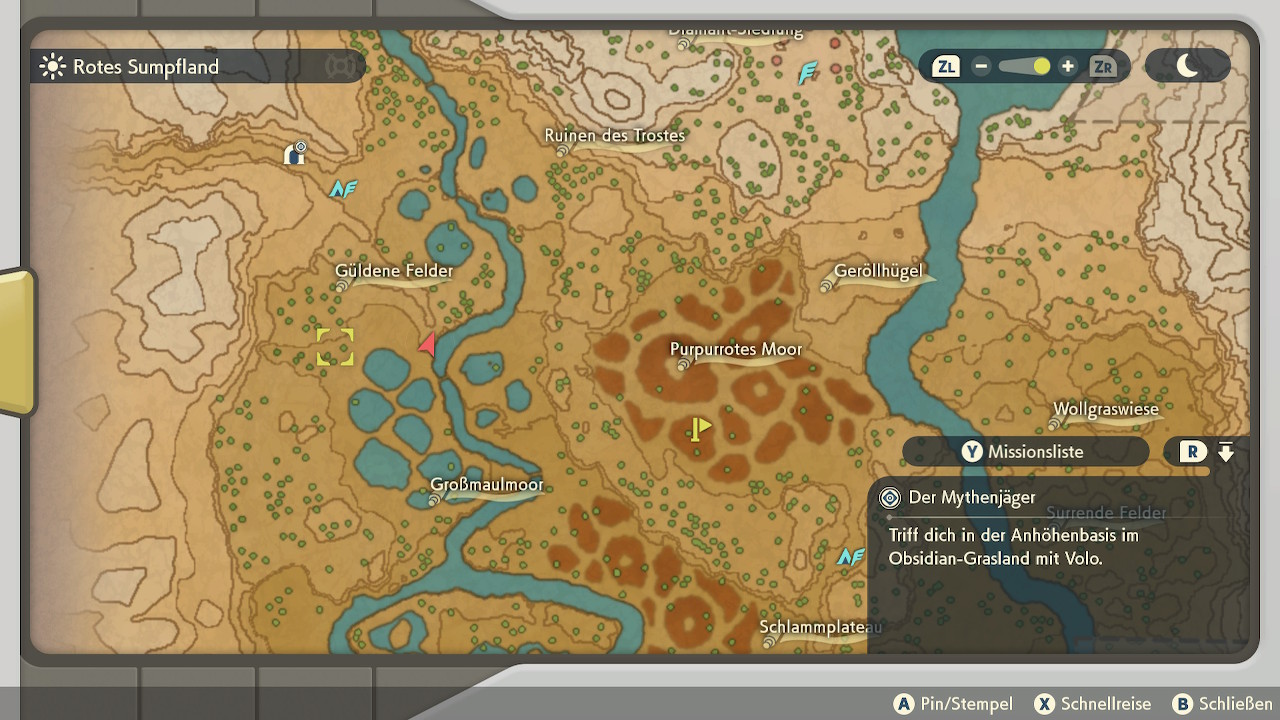1280x720 pixels.
Task: Choose the Purpurrotes Moor location label
Action: (x=736, y=350)
